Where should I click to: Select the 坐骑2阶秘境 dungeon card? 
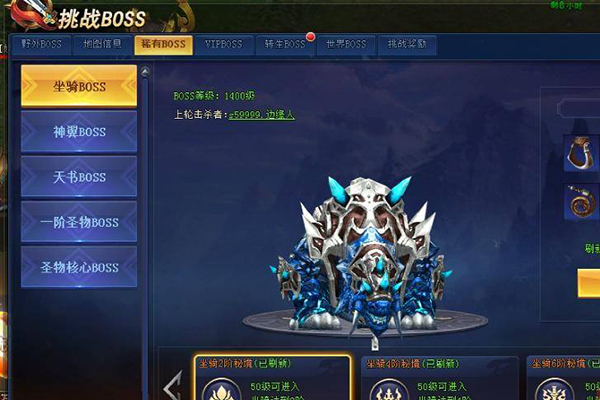click(272, 378)
